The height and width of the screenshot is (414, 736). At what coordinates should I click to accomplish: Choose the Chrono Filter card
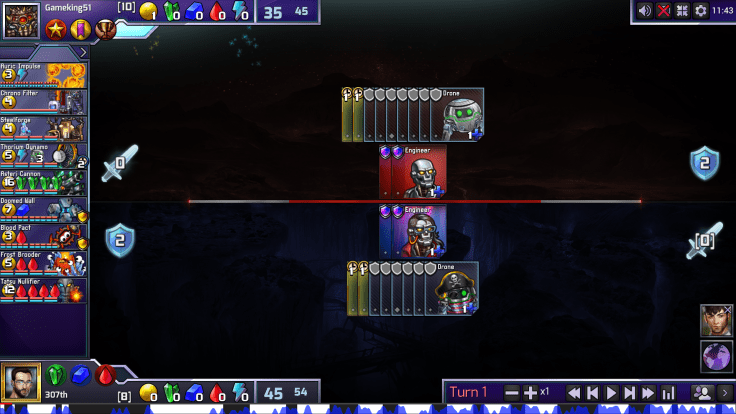point(44,100)
